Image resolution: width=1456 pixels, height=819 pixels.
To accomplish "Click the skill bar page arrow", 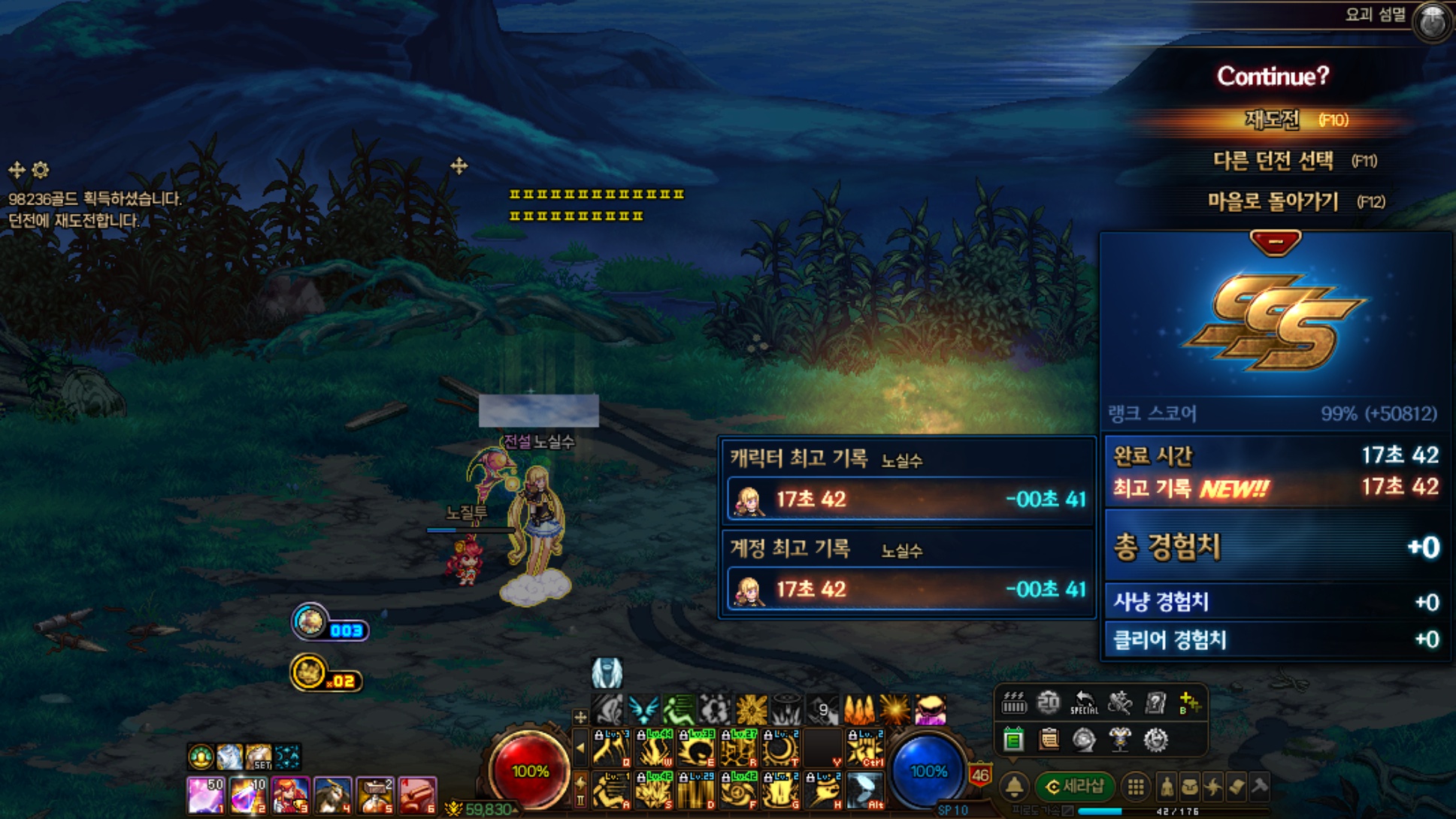I will pyautogui.click(x=580, y=748).
